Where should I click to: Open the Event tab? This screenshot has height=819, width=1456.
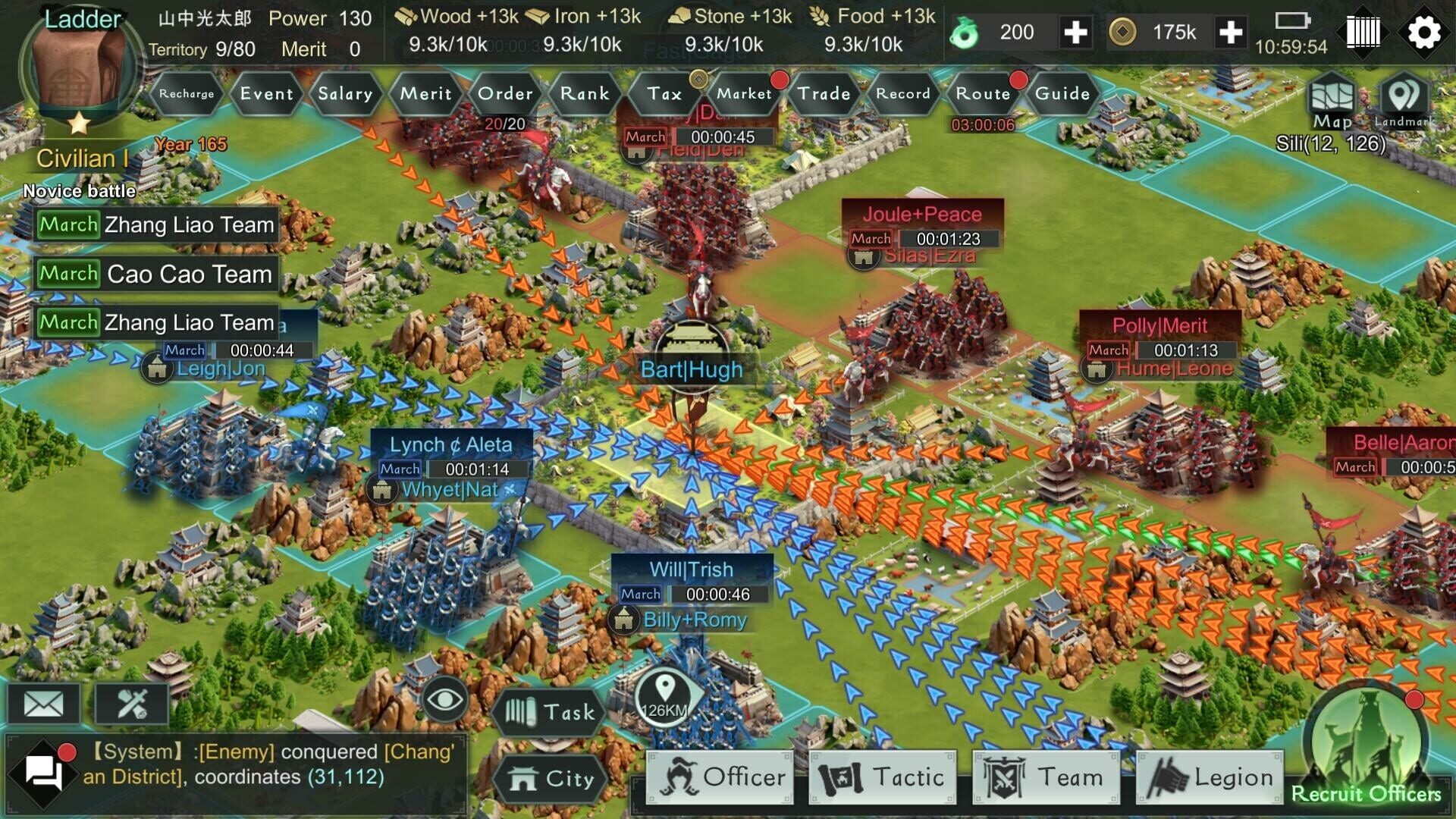265,94
